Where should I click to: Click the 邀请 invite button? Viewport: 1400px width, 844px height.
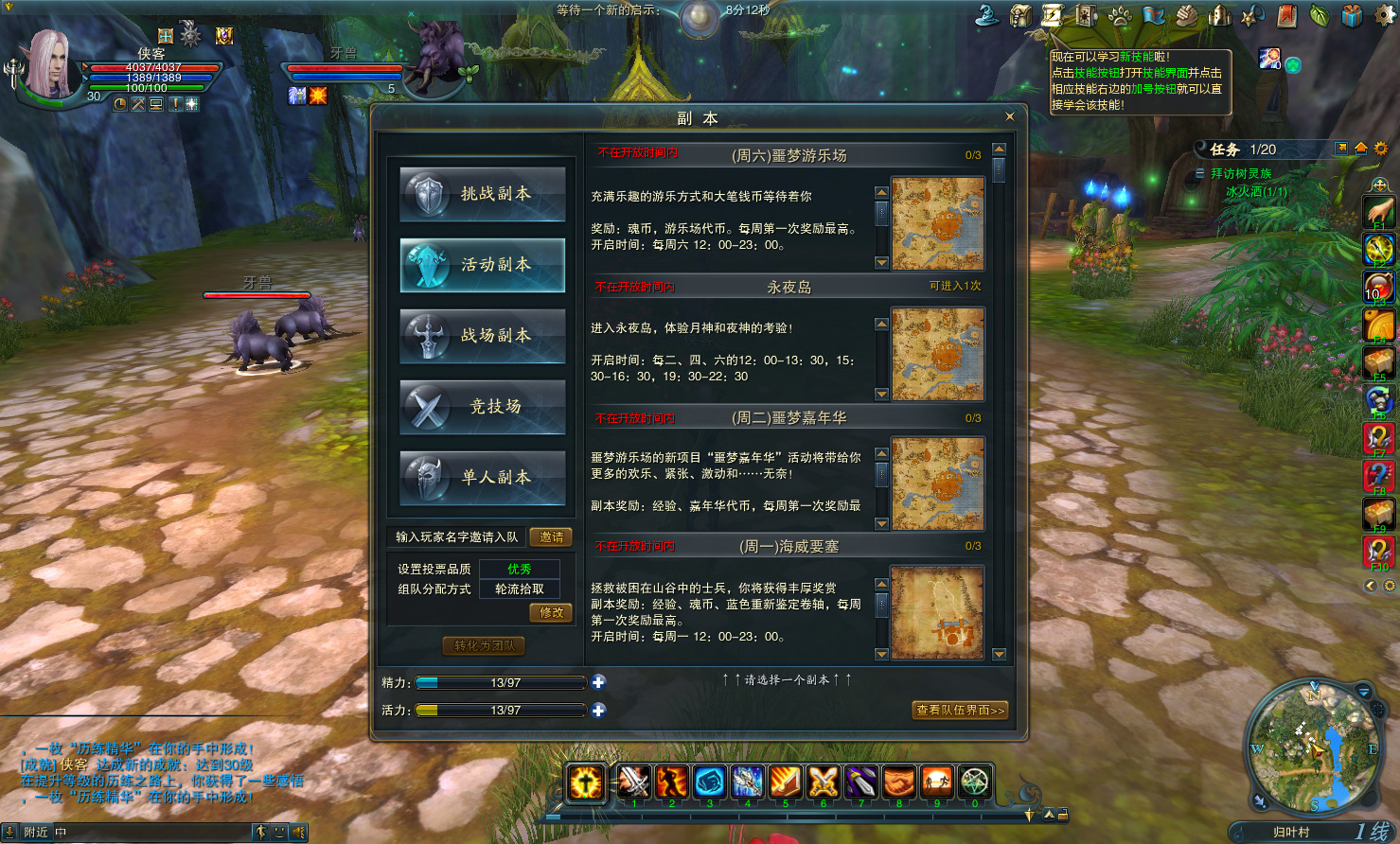tap(551, 536)
